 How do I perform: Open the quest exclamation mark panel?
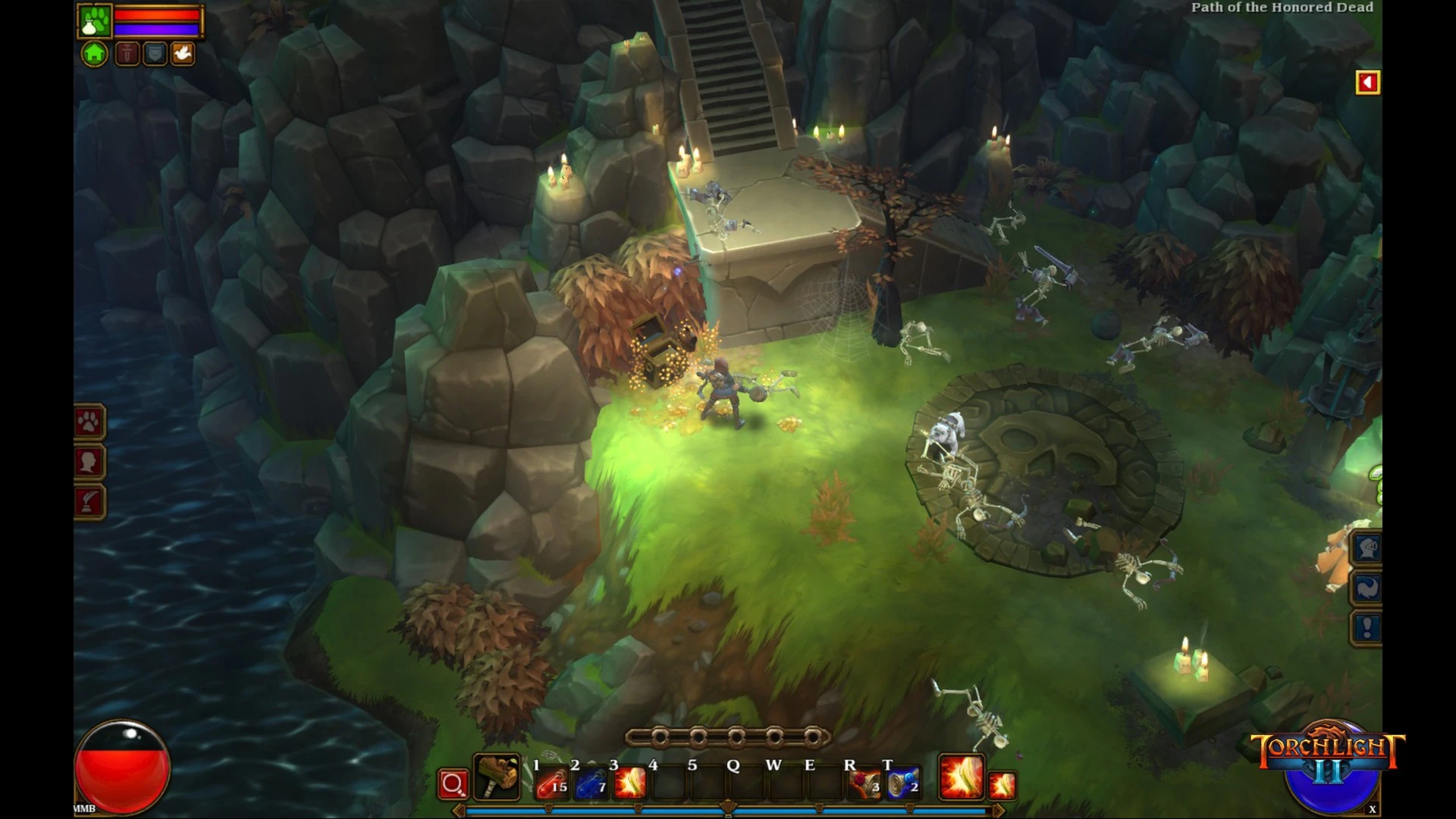[1368, 628]
